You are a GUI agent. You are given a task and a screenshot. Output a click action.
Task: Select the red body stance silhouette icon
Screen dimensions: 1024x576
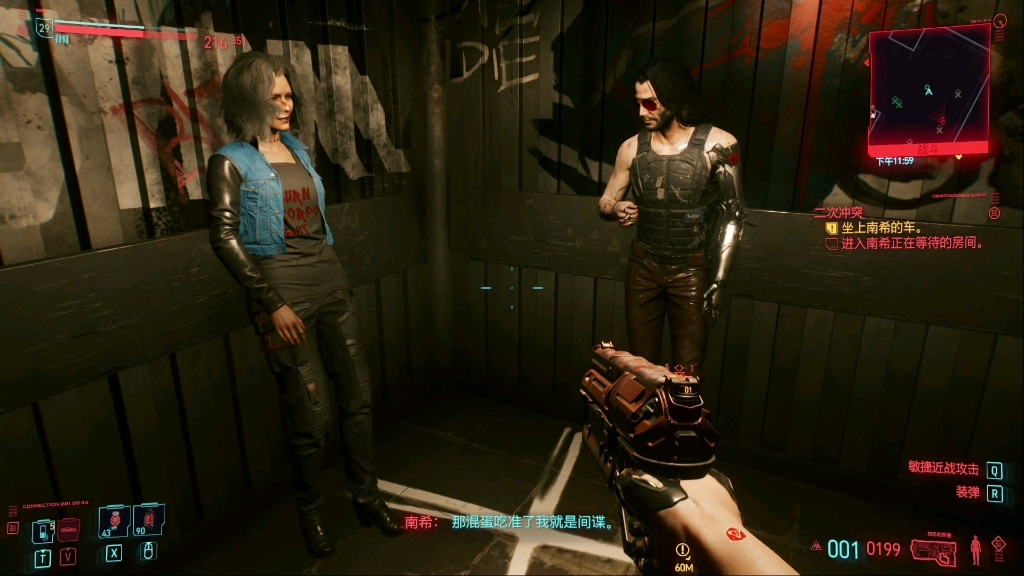click(975, 549)
